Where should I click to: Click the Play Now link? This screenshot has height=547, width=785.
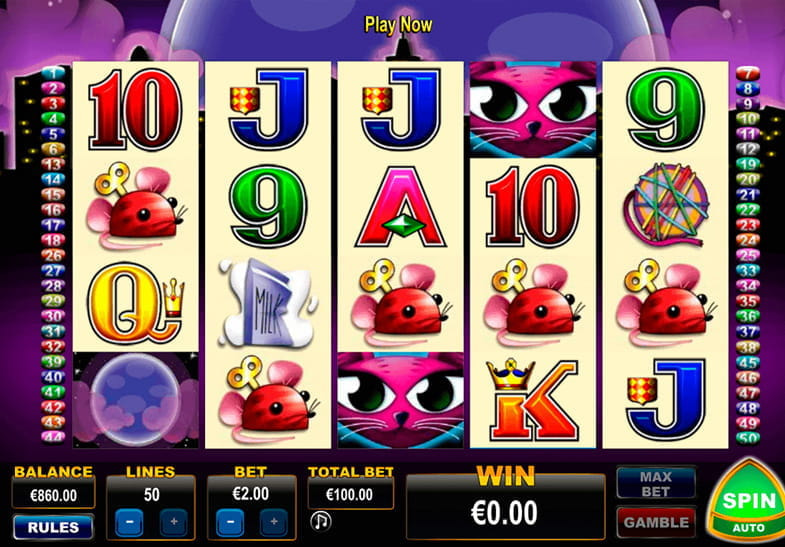coord(398,24)
